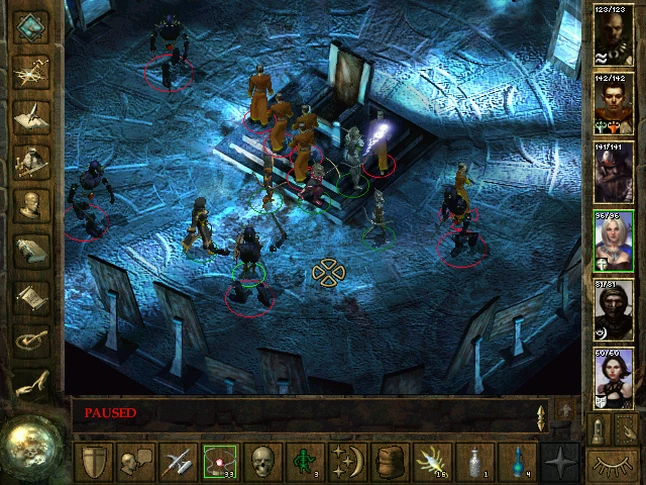646x485 pixels.
Task: Choose the talk heads button
Action: click(135, 463)
